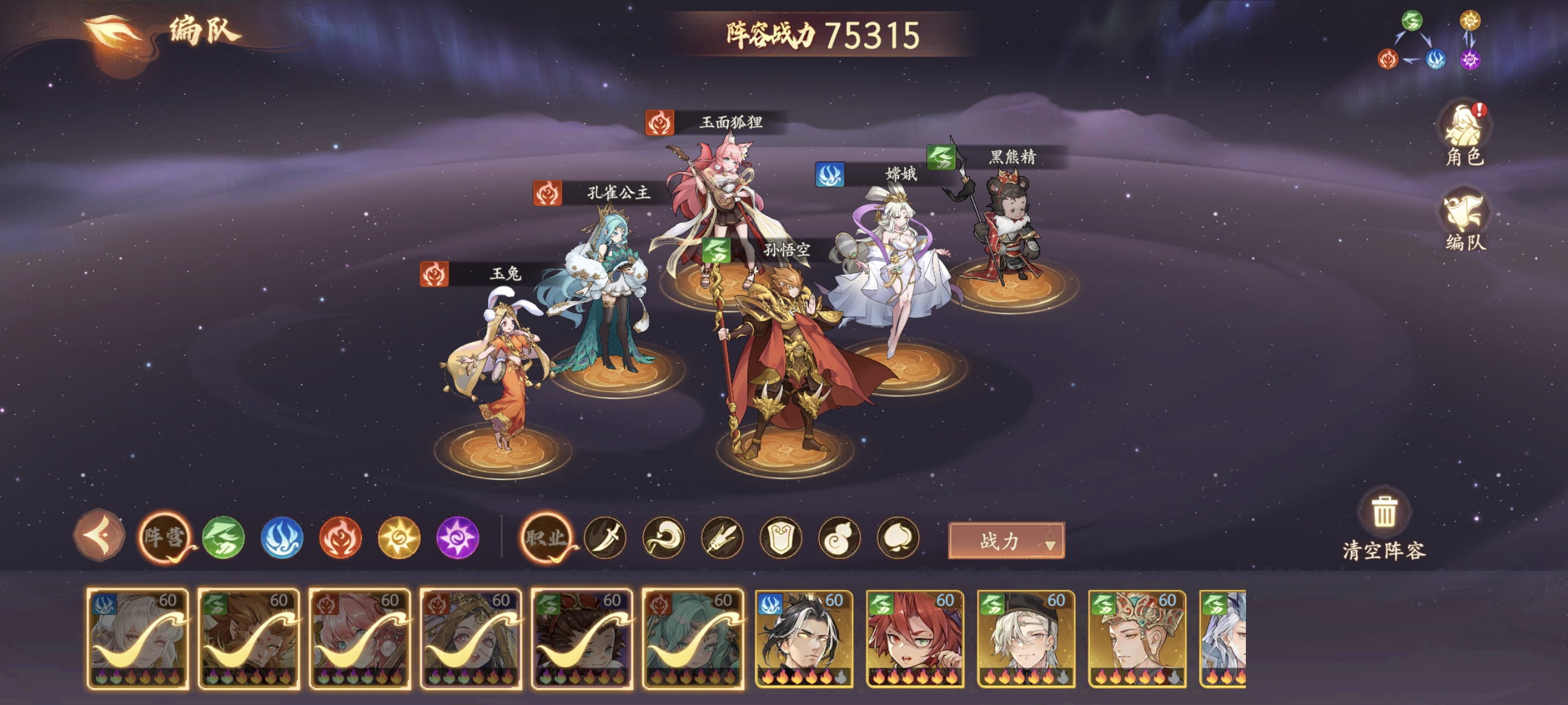Open the 战力 sort dropdown
The height and width of the screenshot is (705, 1568).
[1006, 540]
